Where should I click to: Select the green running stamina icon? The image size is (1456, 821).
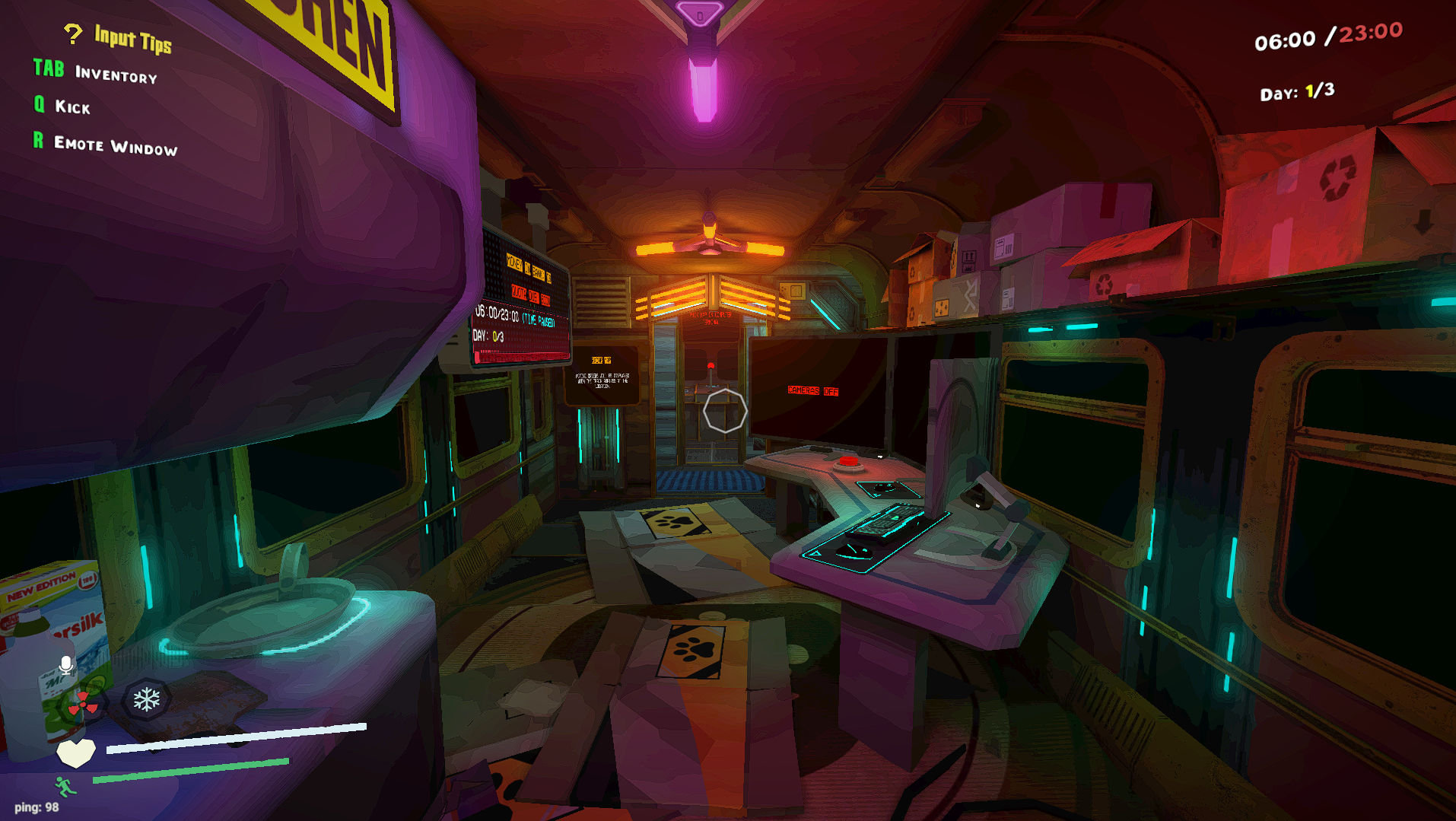pos(65,785)
